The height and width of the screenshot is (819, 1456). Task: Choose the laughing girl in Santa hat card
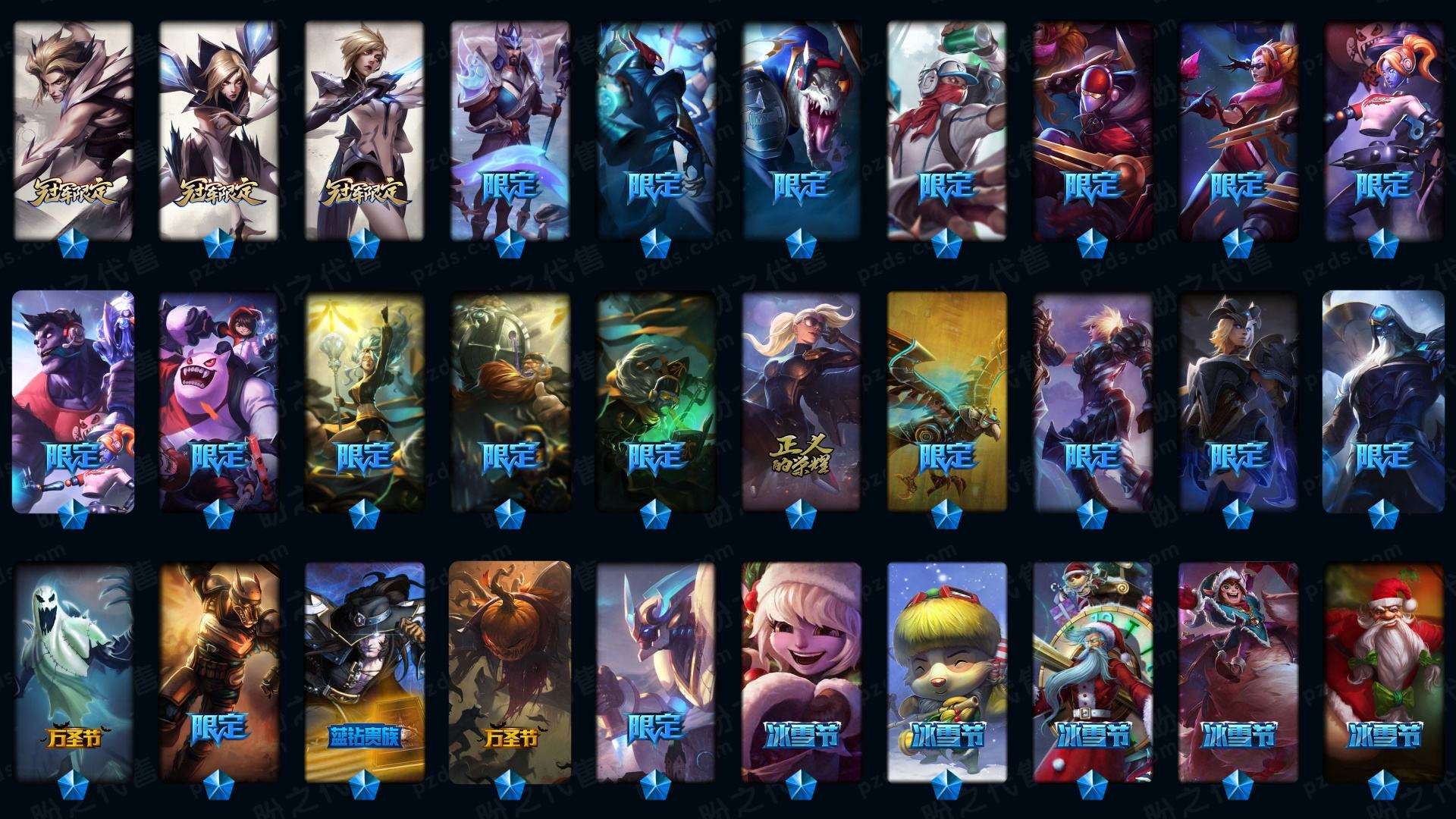pyautogui.click(x=801, y=671)
